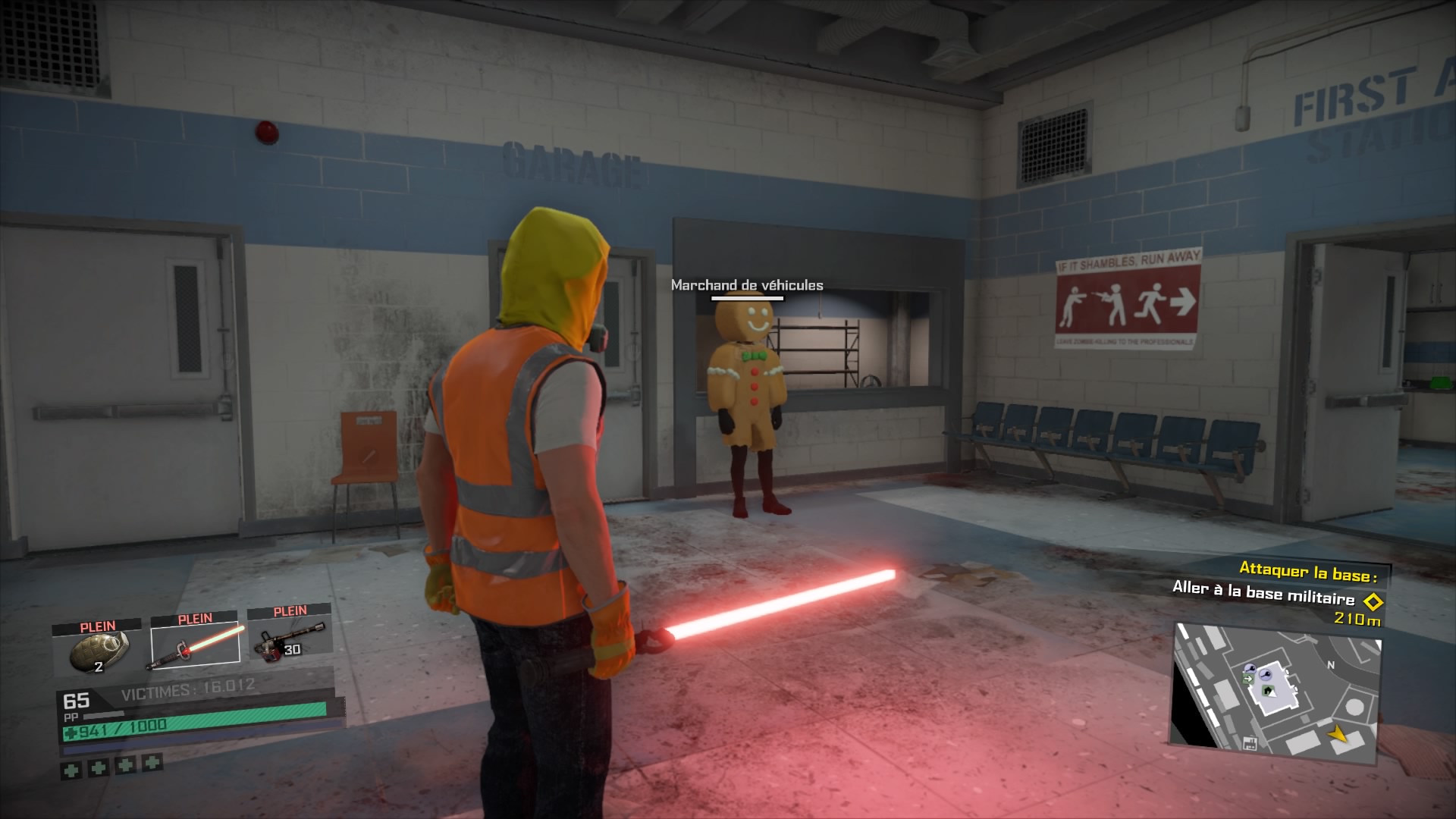Select the red laser sword slot
Screen dimensions: 1456x819
196,645
